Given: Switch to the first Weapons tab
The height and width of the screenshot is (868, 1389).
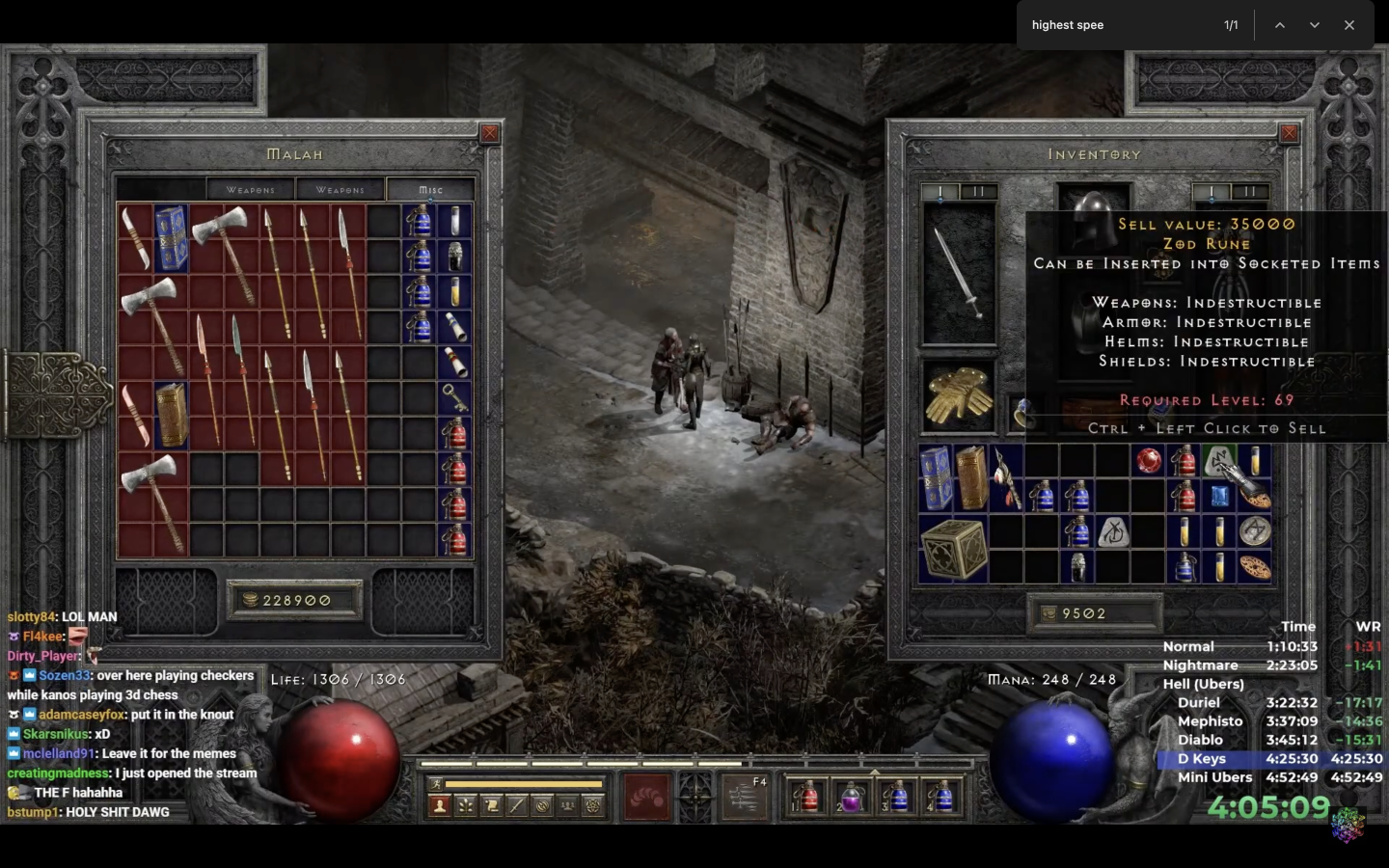Looking at the screenshot, I should [x=250, y=189].
